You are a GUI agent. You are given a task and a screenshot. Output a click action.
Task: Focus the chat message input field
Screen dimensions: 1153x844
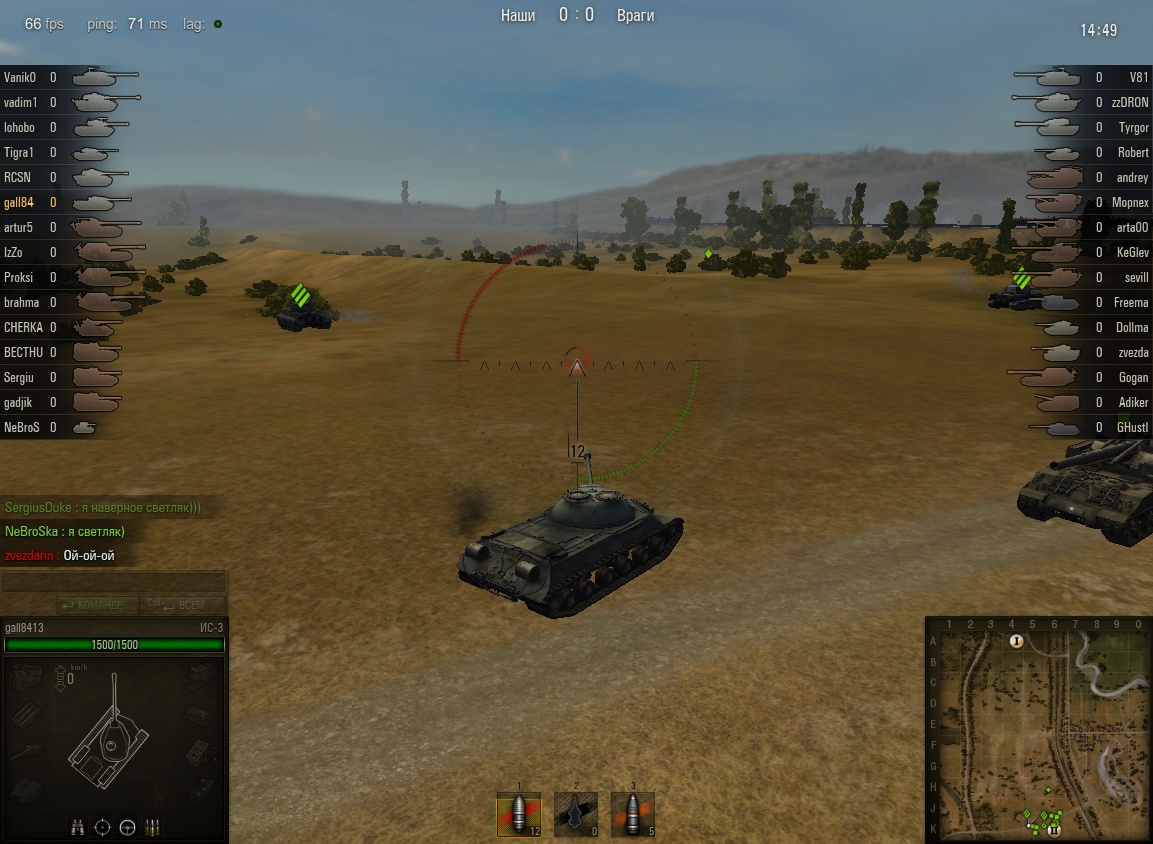[x=113, y=583]
